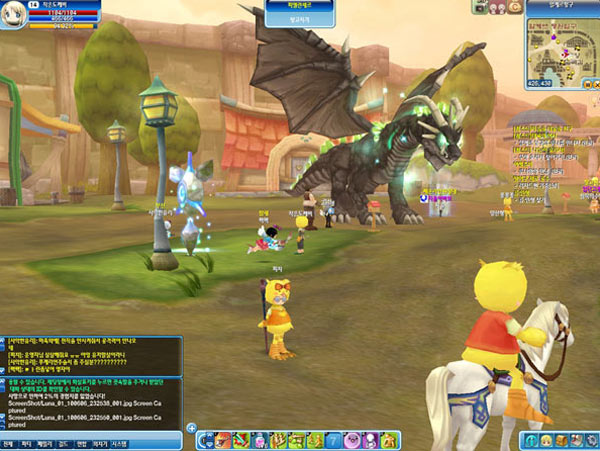Image resolution: width=600 pixels, height=451 pixels.
Task: Click the player portrait avatar
Action: (x=12, y=14)
